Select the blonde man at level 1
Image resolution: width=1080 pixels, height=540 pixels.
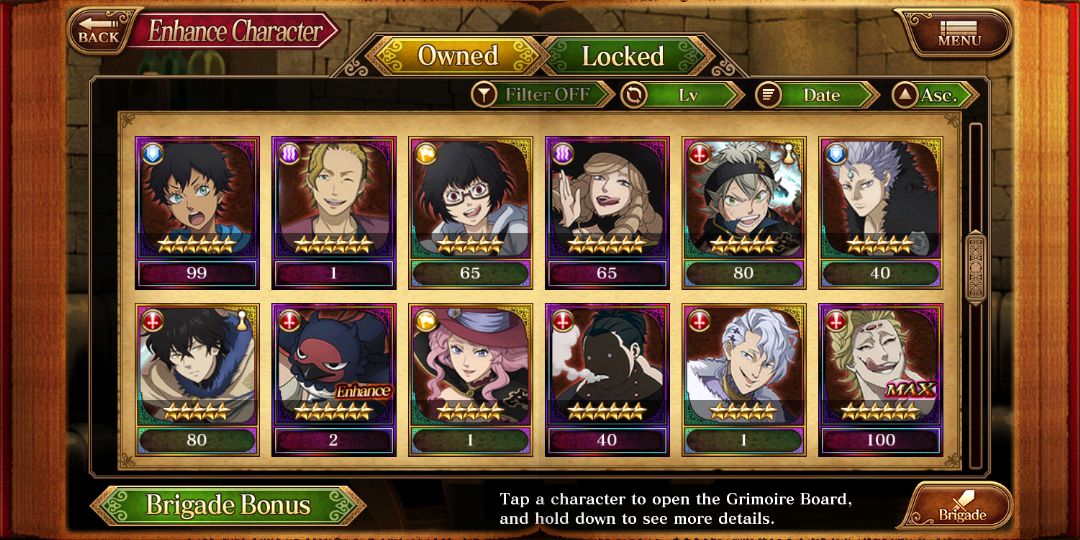point(334,213)
